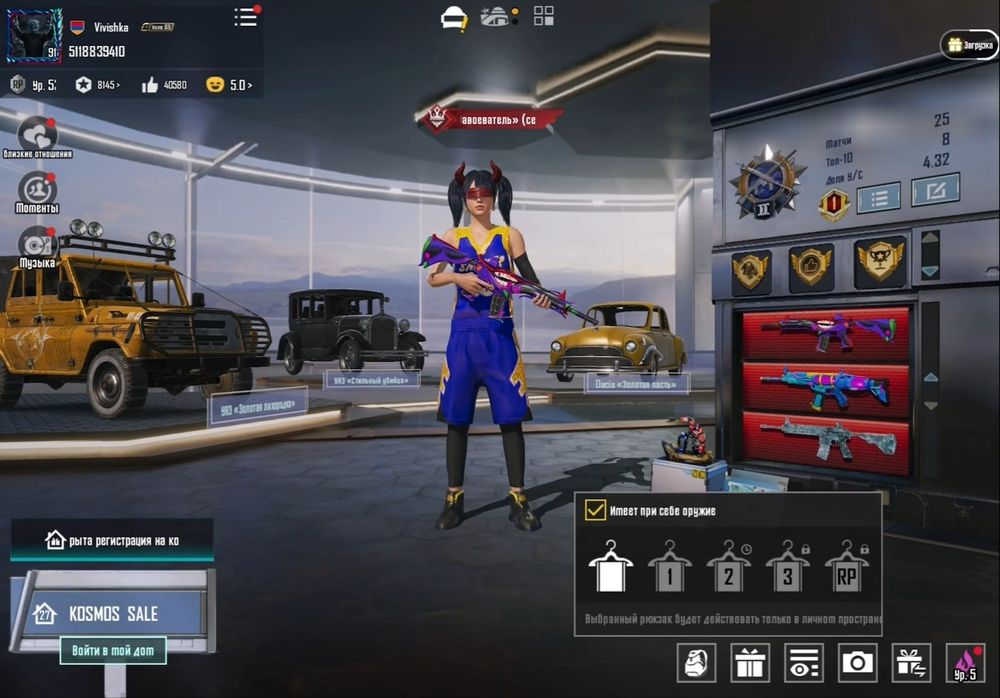Screen dimensions: 1000x698
Task: Select wardrobe outfit preset 1
Action: (669, 568)
